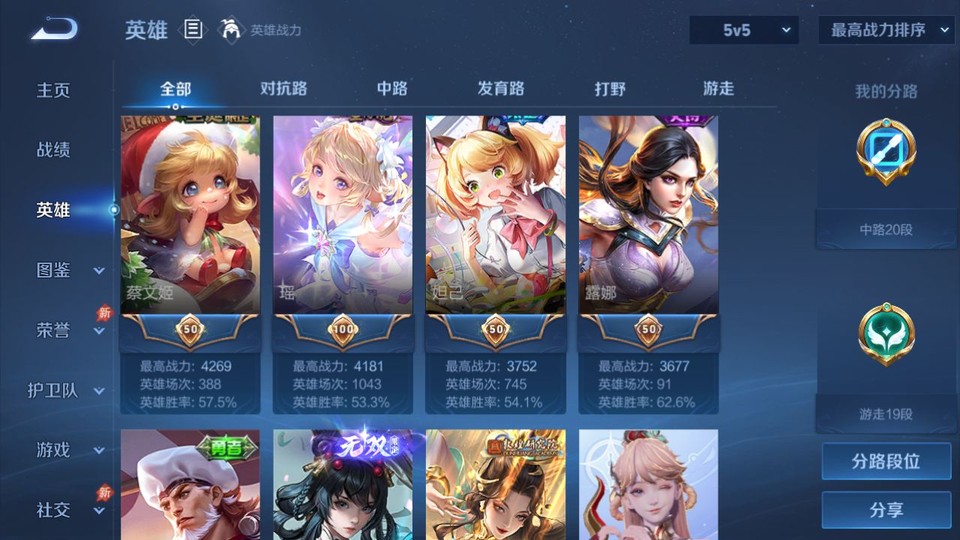Switch to the 对抗路 tab
The width and height of the screenshot is (960, 540).
[283, 88]
